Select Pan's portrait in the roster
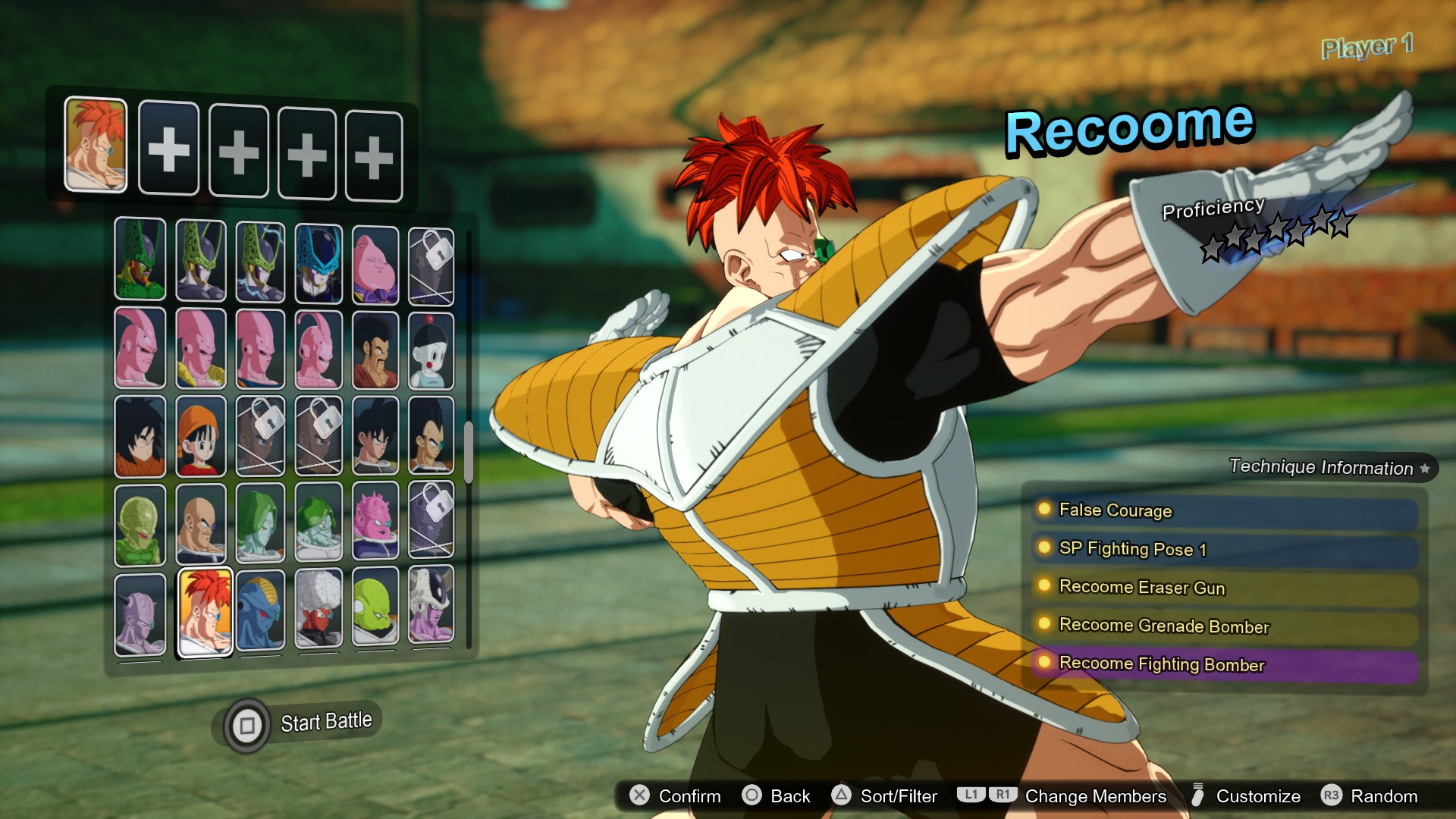Viewport: 1456px width, 819px height. (201, 438)
